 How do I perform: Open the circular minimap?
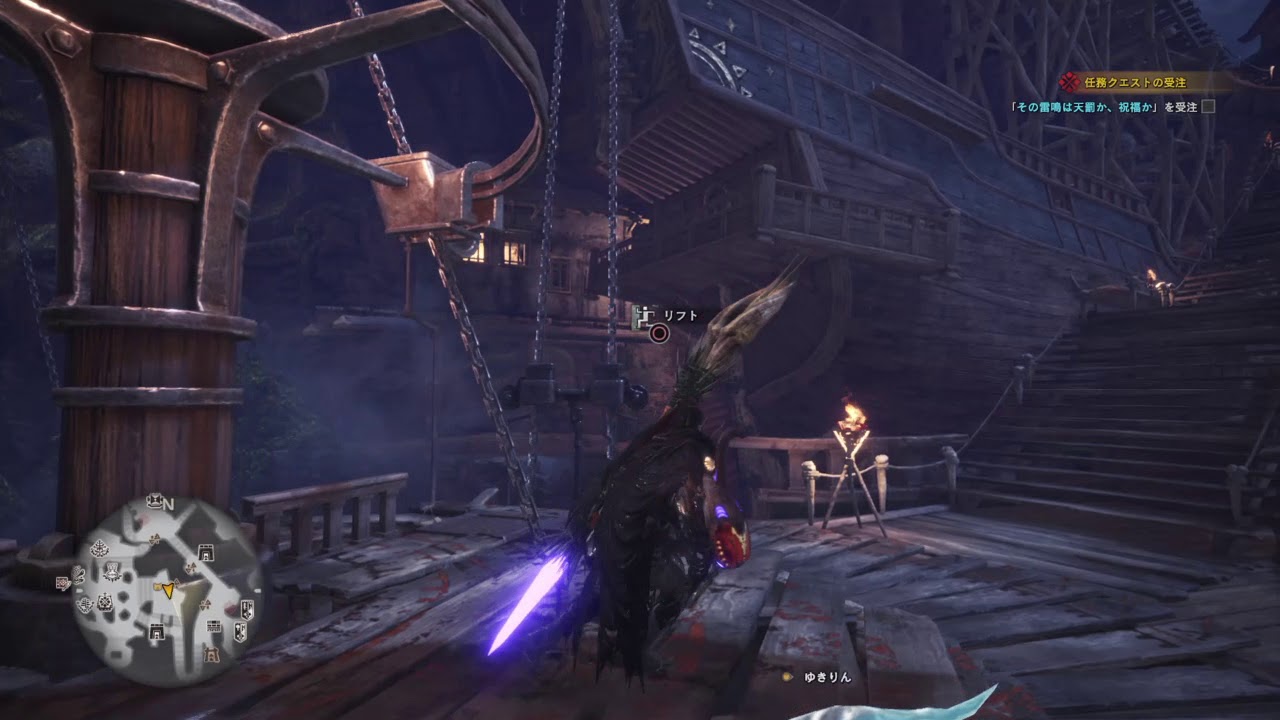(x=166, y=592)
